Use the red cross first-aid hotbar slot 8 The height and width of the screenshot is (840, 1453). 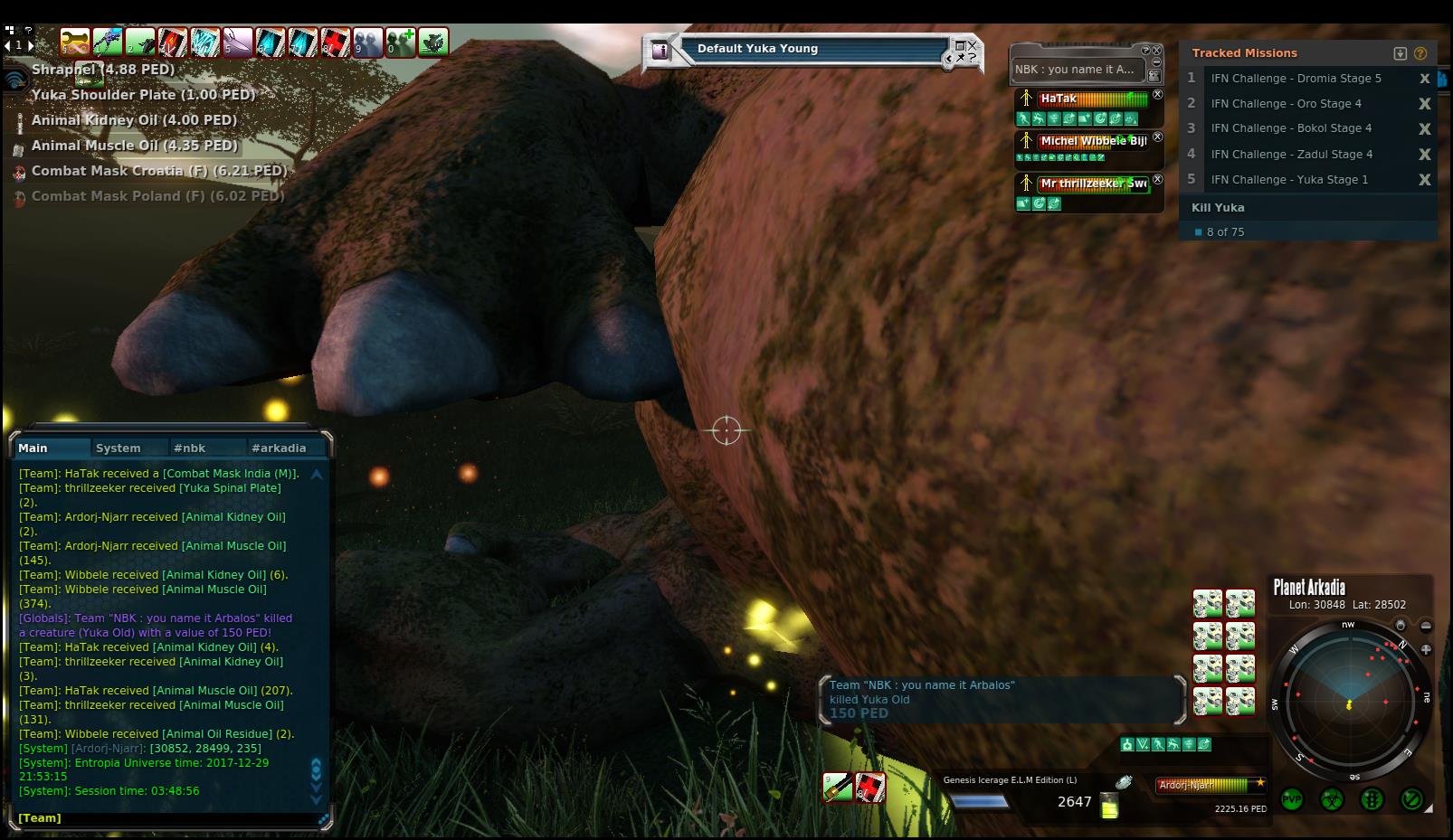(x=336, y=42)
